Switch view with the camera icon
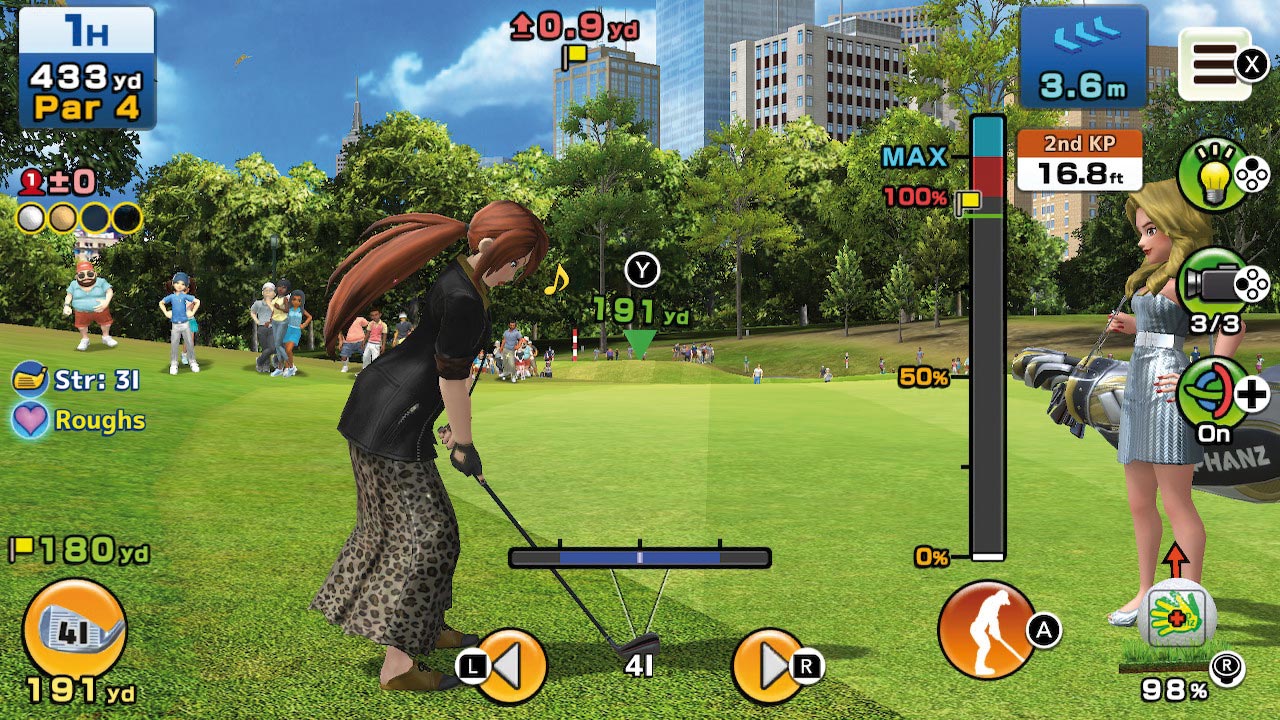The height and width of the screenshot is (720, 1280). [1212, 283]
